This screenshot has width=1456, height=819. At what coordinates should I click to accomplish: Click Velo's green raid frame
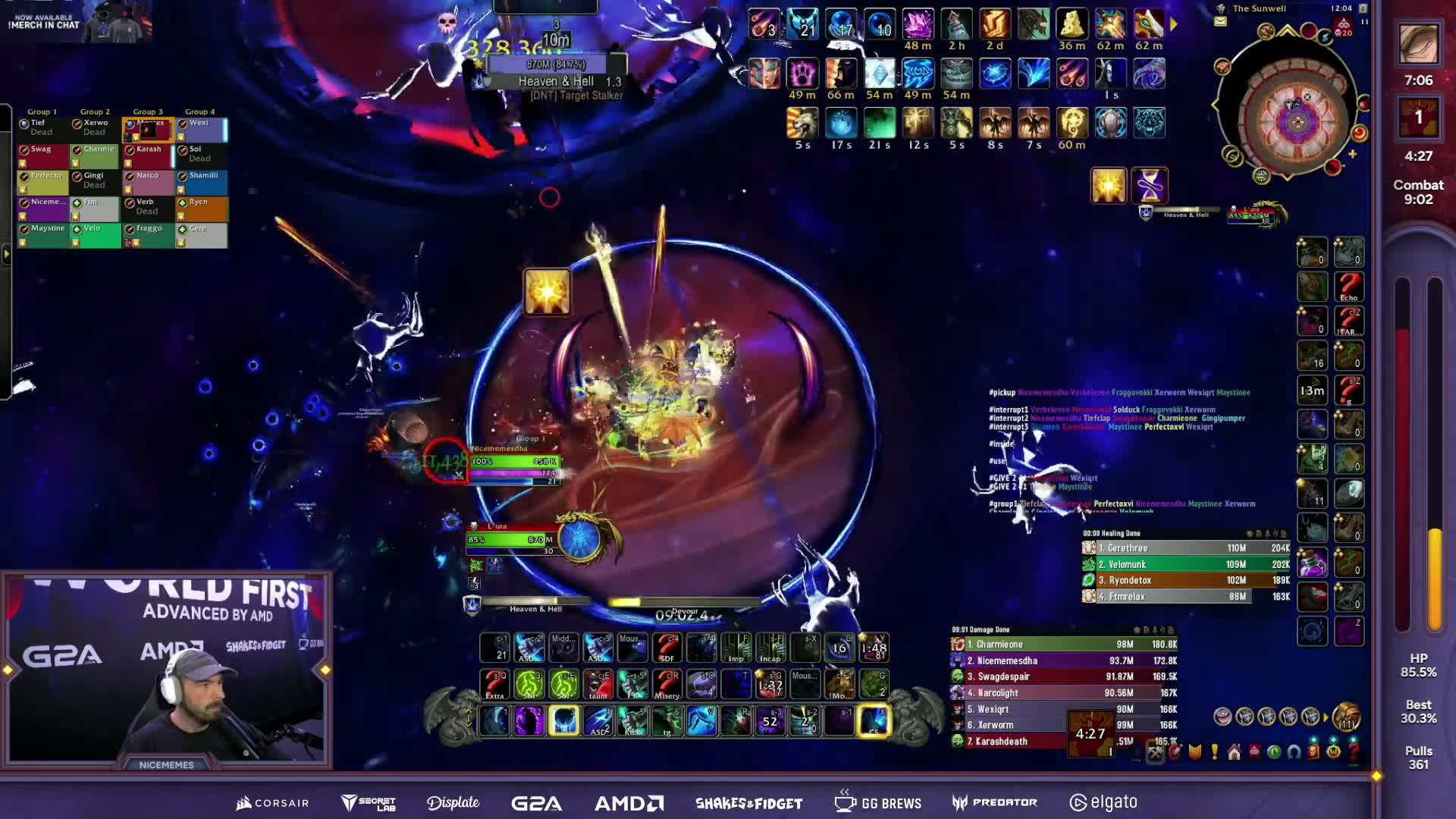pos(96,235)
